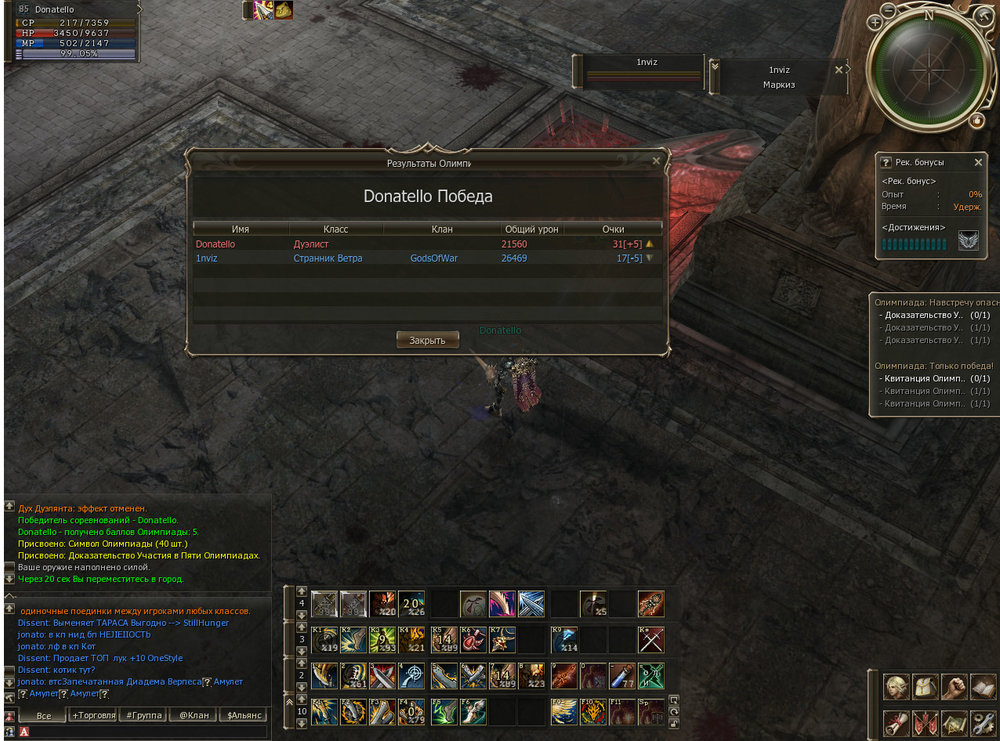
Task: Zoom in the compass minimap
Action: [875, 21]
